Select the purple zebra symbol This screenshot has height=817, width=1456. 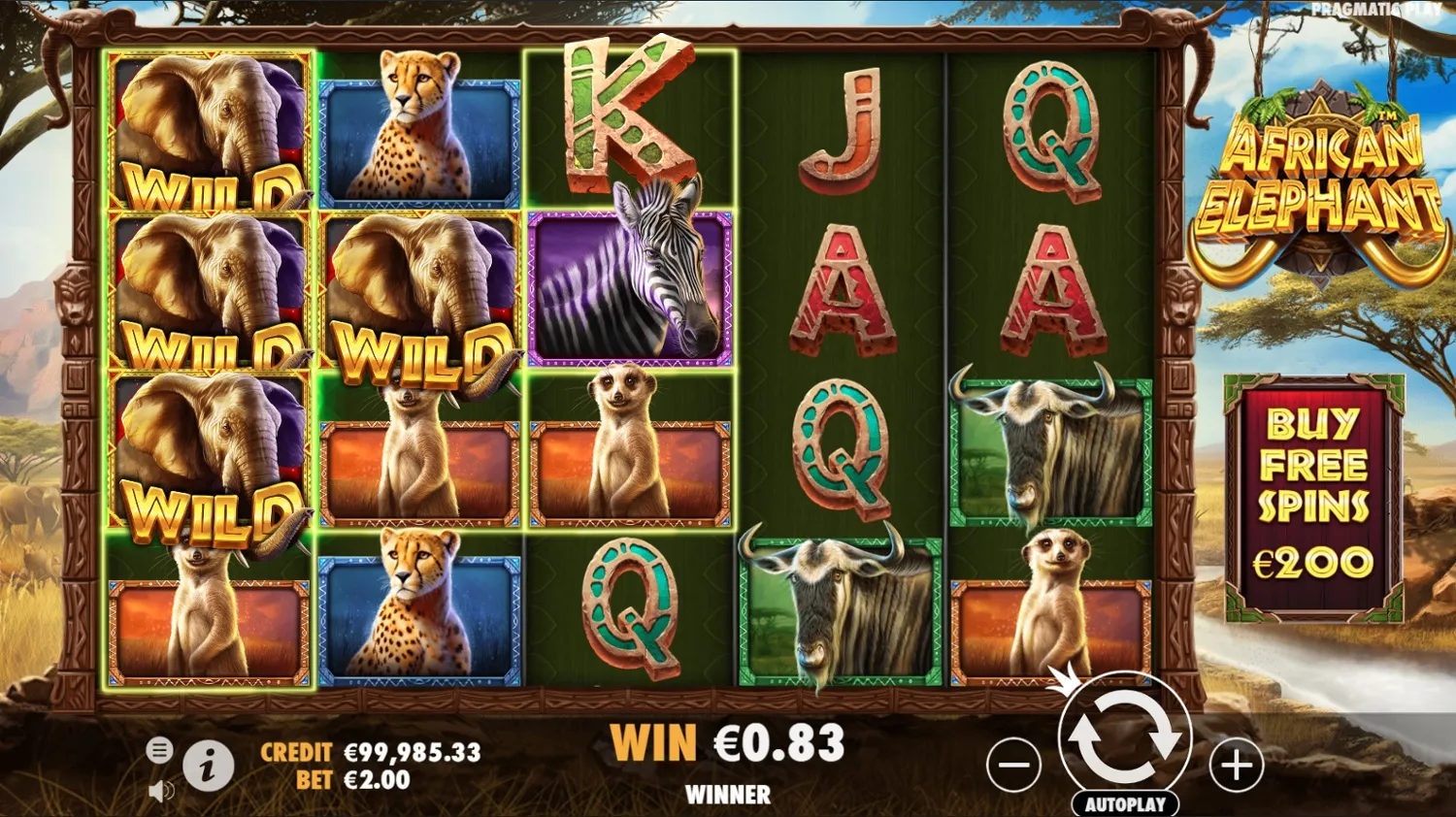(x=631, y=286)
